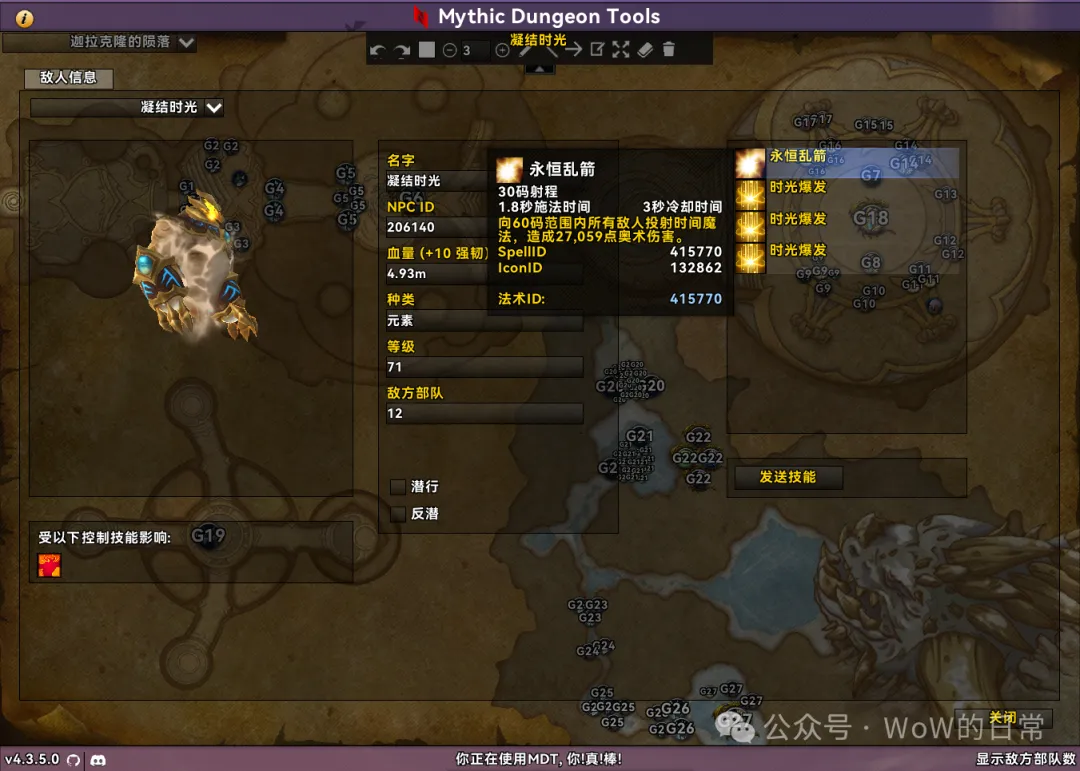Screen dimensions: 1080x771
Task: Click the info icon in the title bar
Action: (25, 18)
